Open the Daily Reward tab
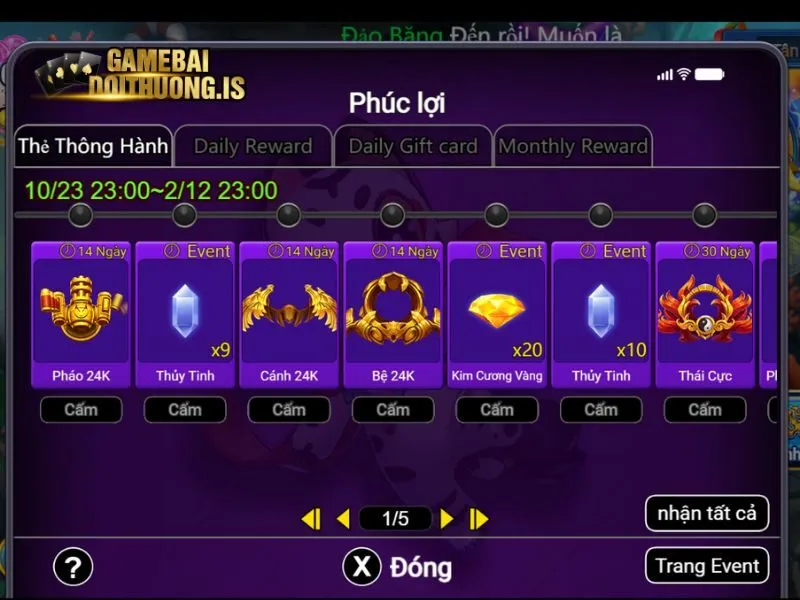 (253, 146)
